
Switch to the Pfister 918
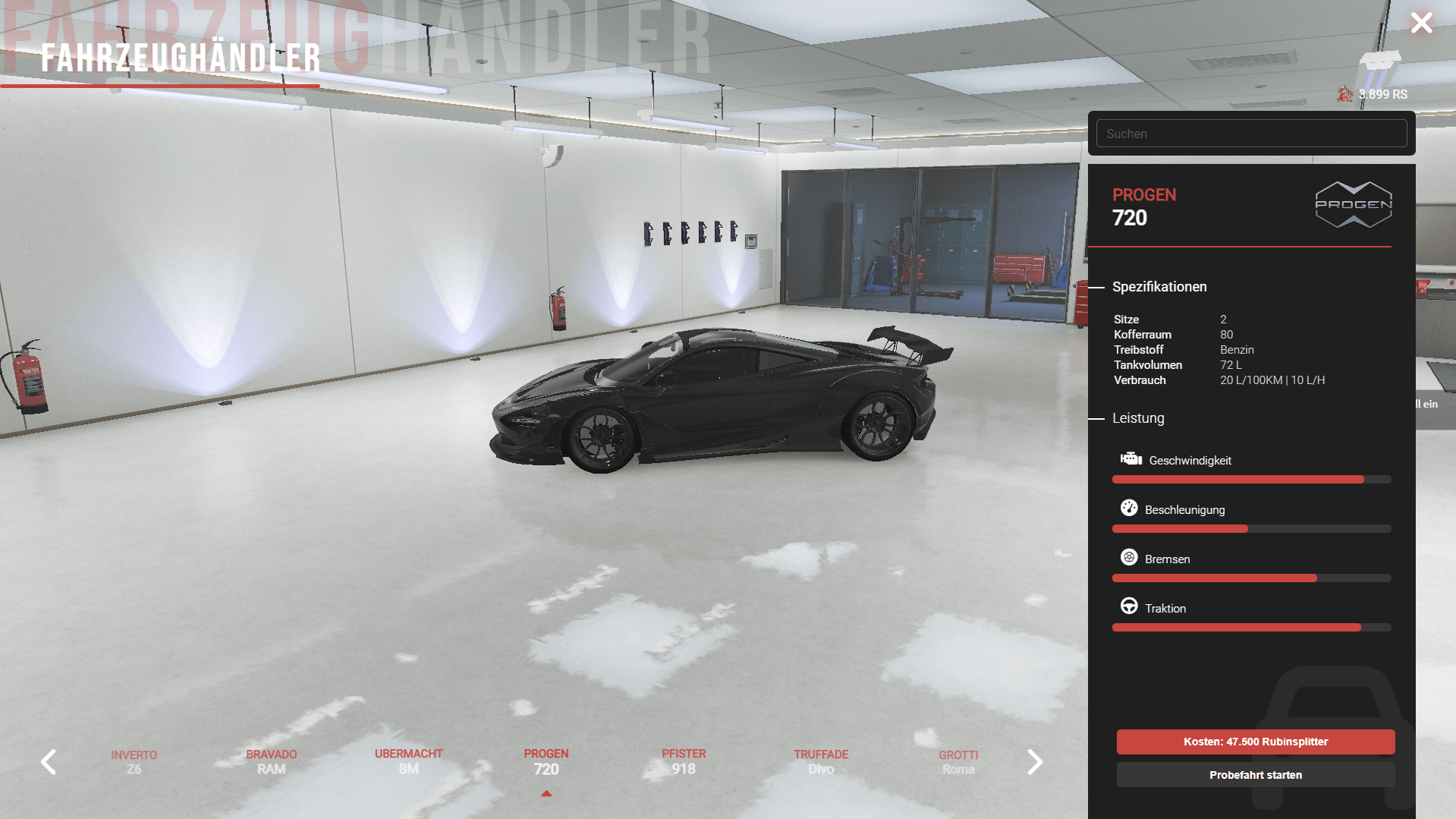(x=684, y=761)
